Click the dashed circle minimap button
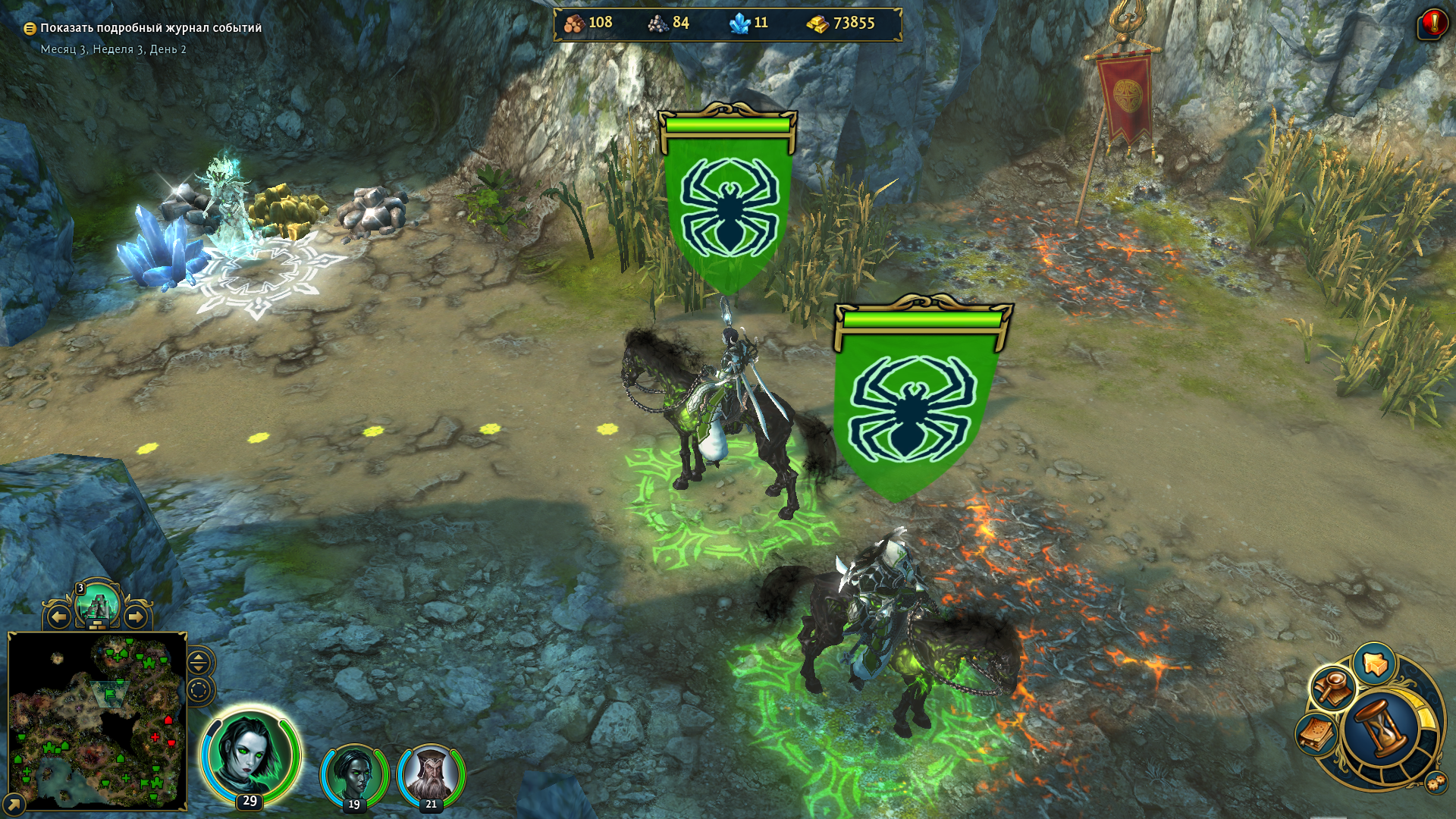The width and height of the screenshot is (1456, 819). point(199,691)
